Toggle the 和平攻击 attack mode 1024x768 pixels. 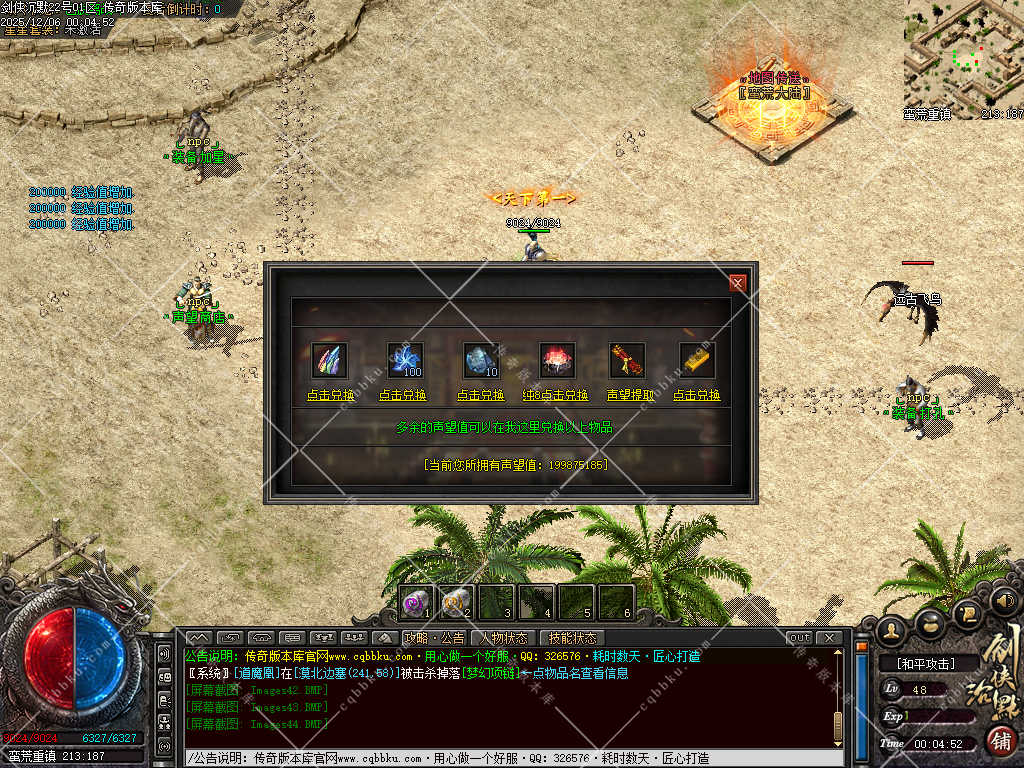(925, 663)
